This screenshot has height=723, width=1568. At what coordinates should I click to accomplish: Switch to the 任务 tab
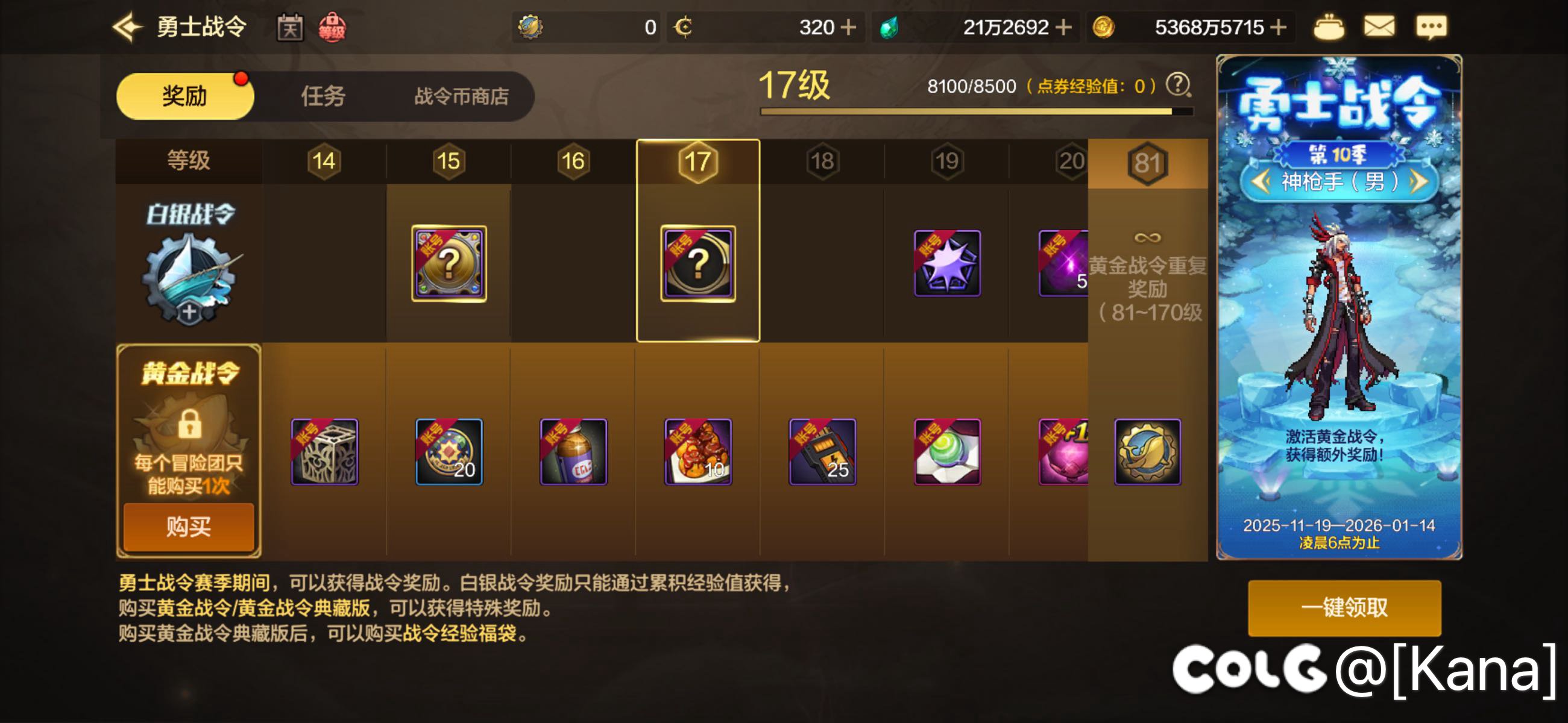(x=323, y=96)
